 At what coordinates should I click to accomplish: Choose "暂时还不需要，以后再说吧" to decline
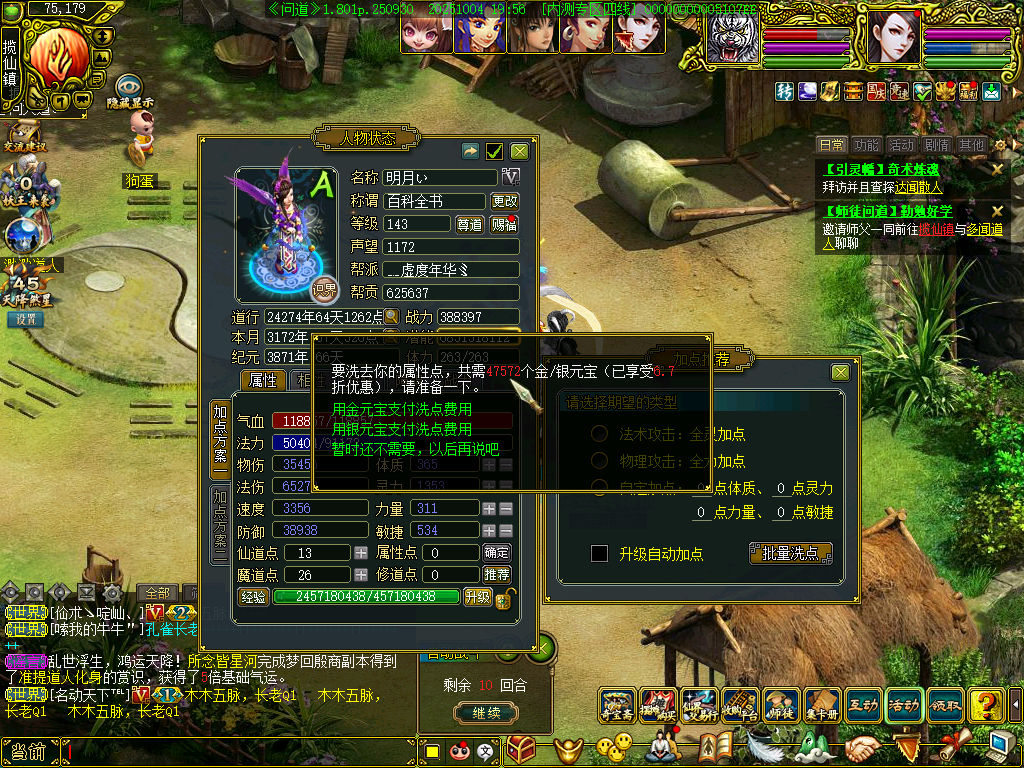point(415,449)
